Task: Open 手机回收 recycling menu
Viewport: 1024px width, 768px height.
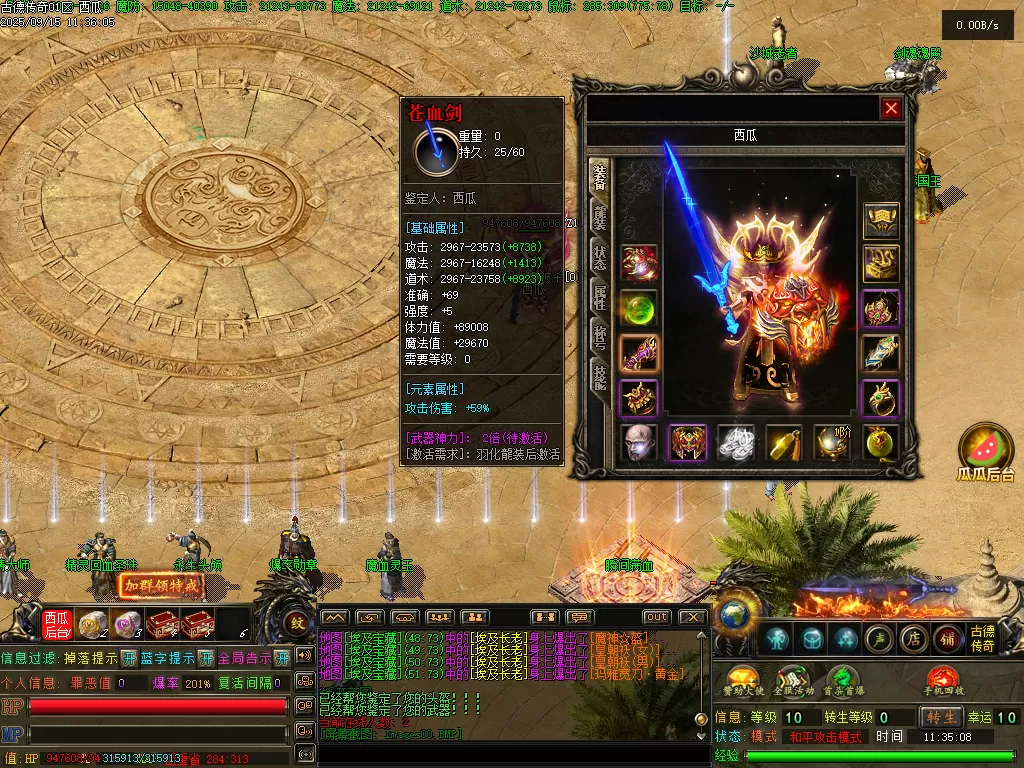Action: click(943, 678)
